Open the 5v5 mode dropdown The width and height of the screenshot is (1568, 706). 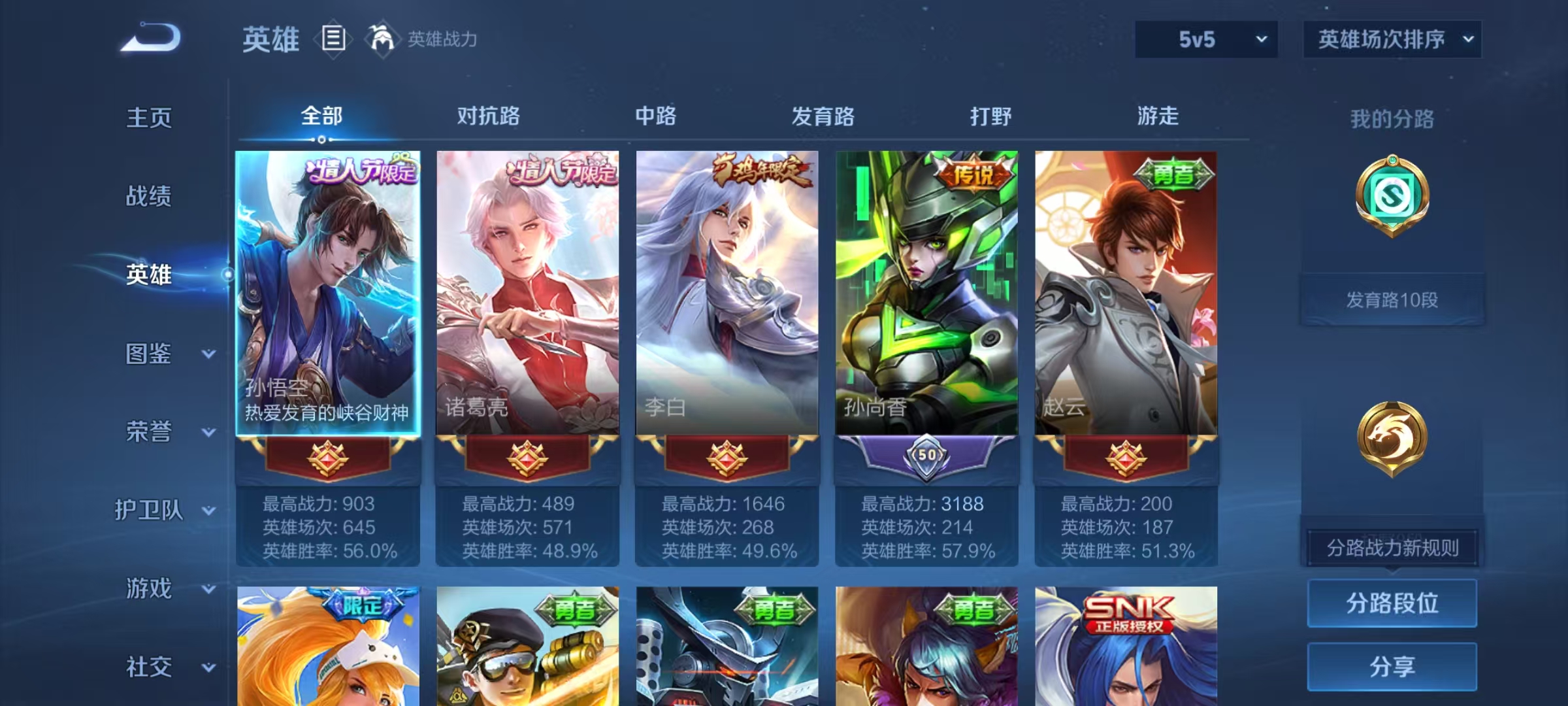click(x=1205, y=39)
